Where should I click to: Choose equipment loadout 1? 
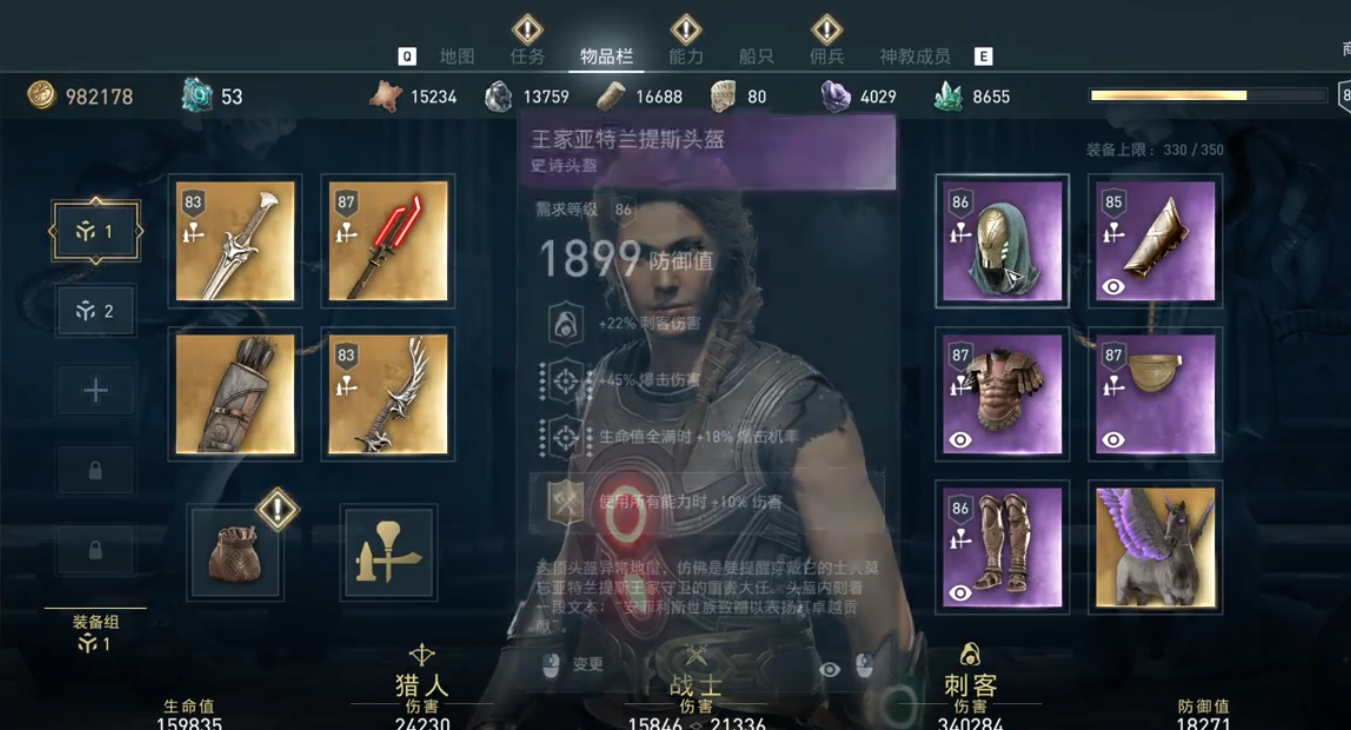click(96, 232)
